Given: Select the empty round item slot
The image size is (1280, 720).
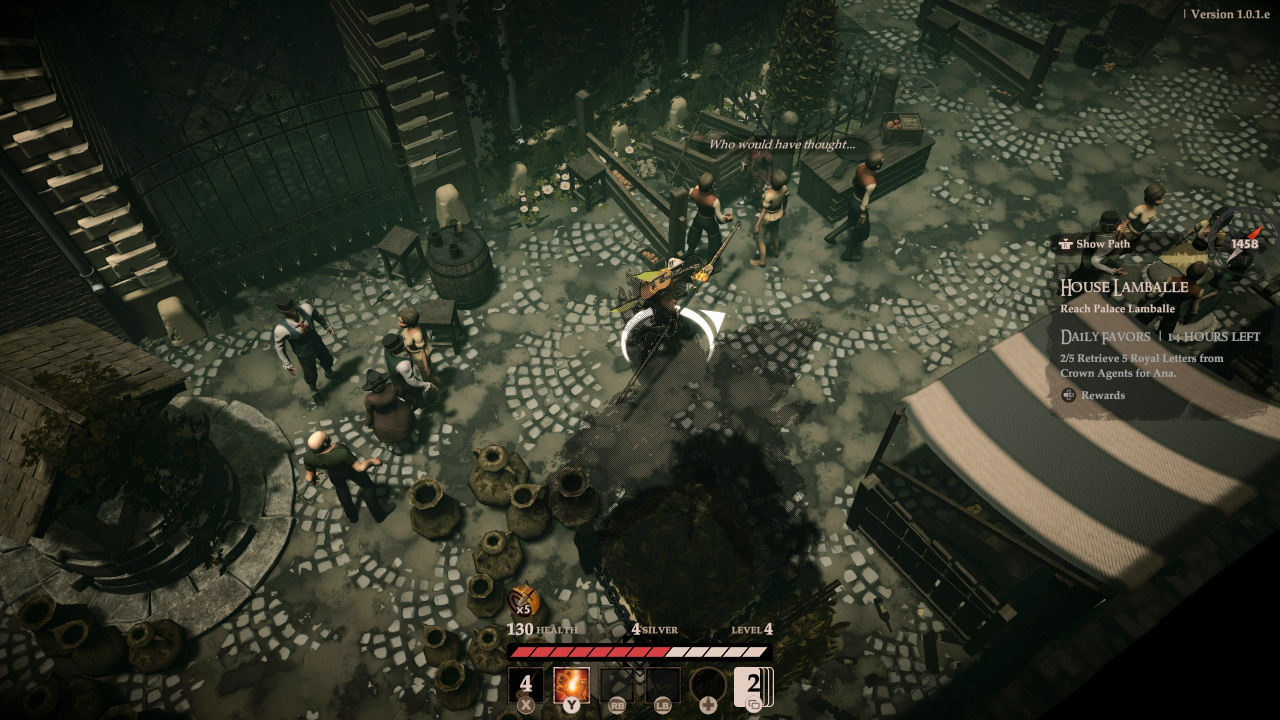Looking at the screenshot, I should point(708,685).
